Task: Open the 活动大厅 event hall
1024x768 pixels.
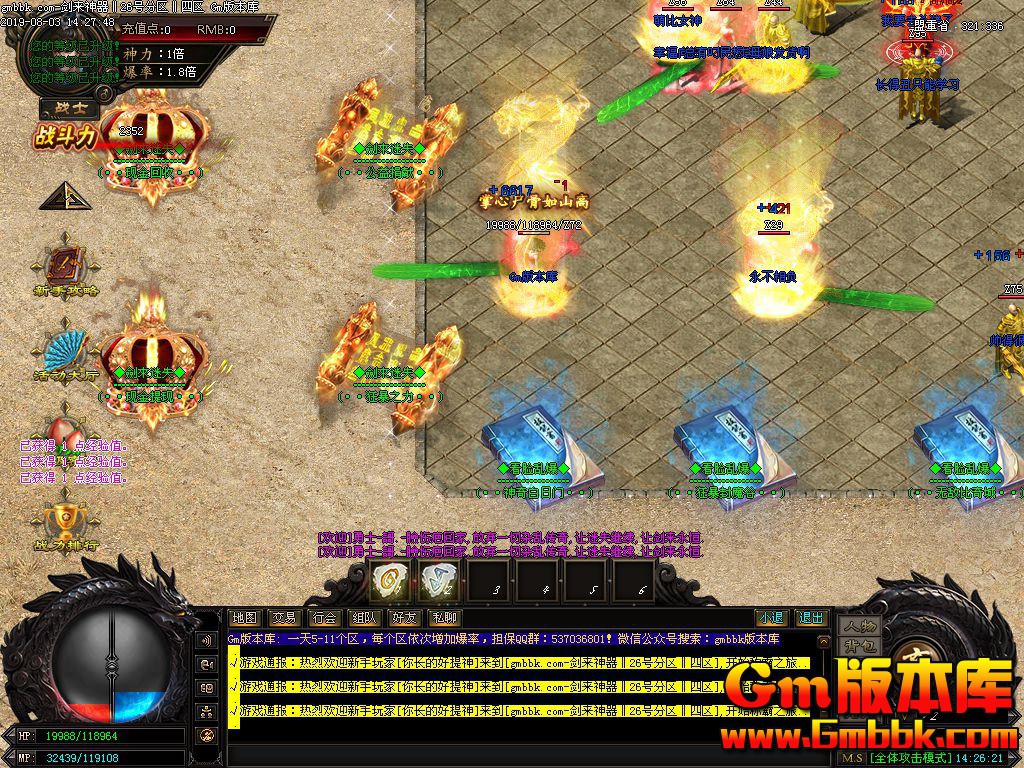Action: point(66,357)
